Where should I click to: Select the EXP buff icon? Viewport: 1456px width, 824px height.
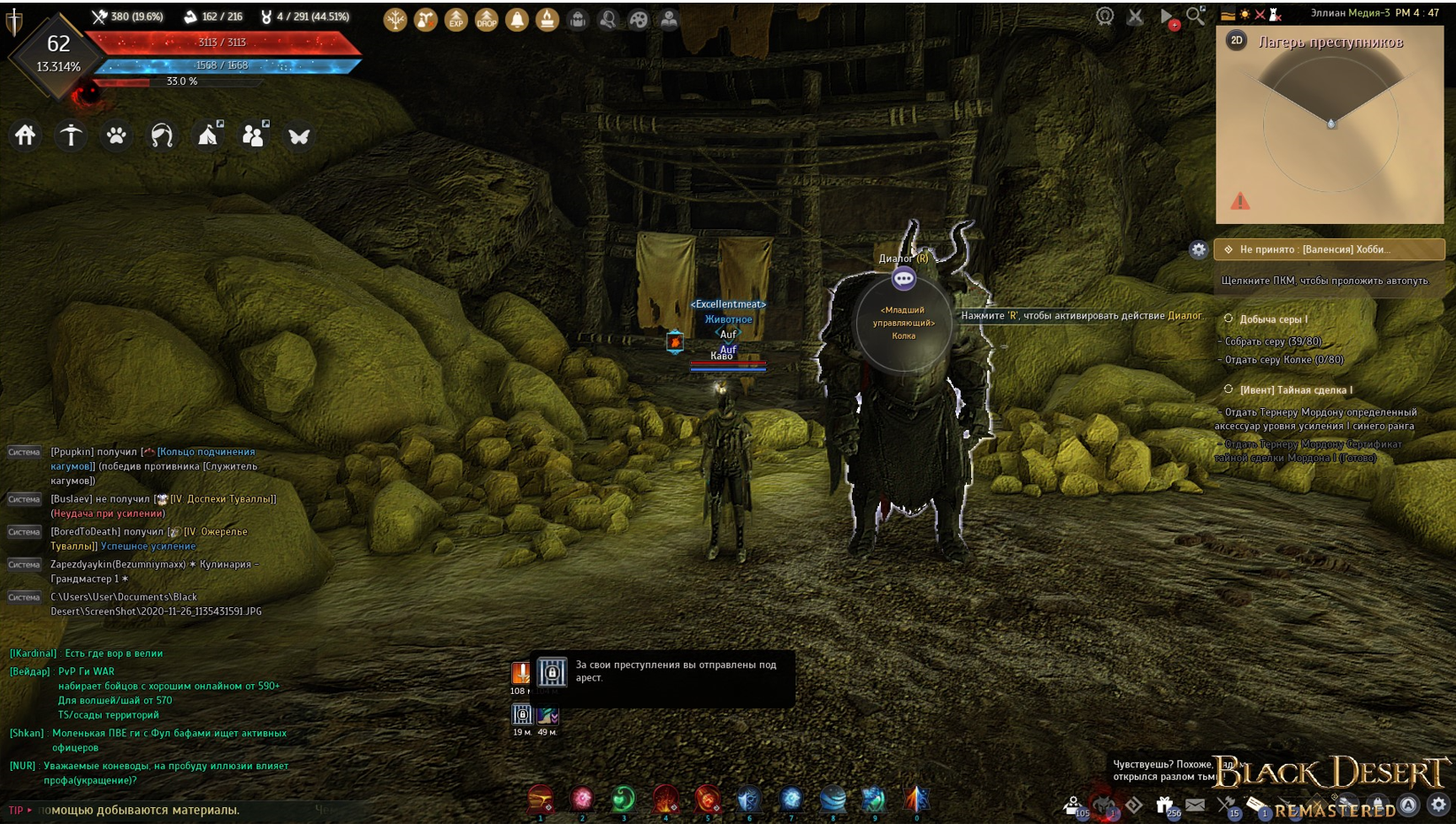pyautogui.click(x=456, y=19)
